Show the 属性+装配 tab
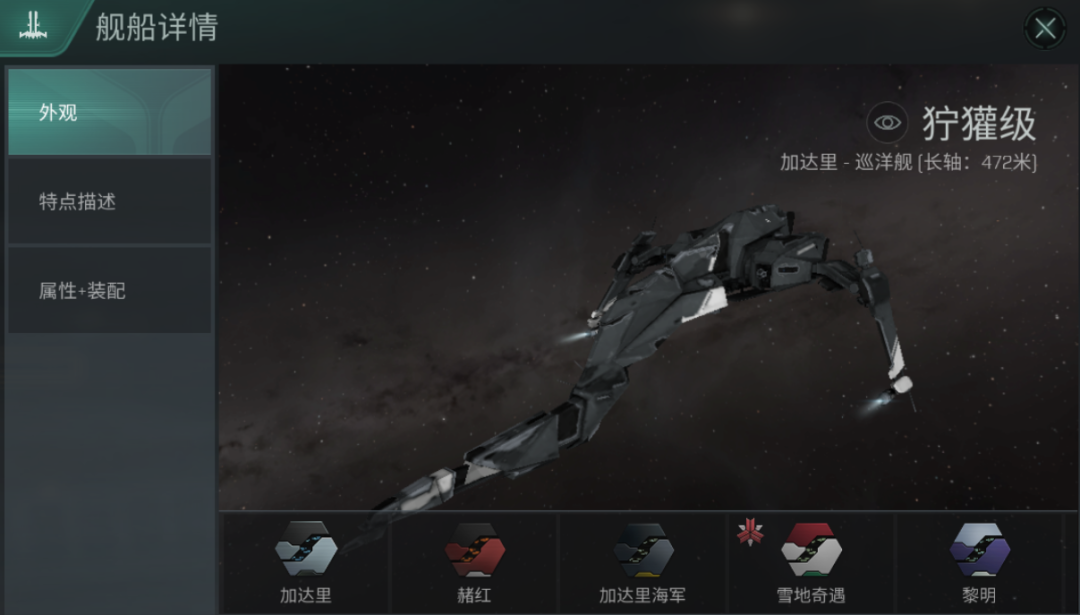Viewport: 1080px width, 615px height. [109, 290]
